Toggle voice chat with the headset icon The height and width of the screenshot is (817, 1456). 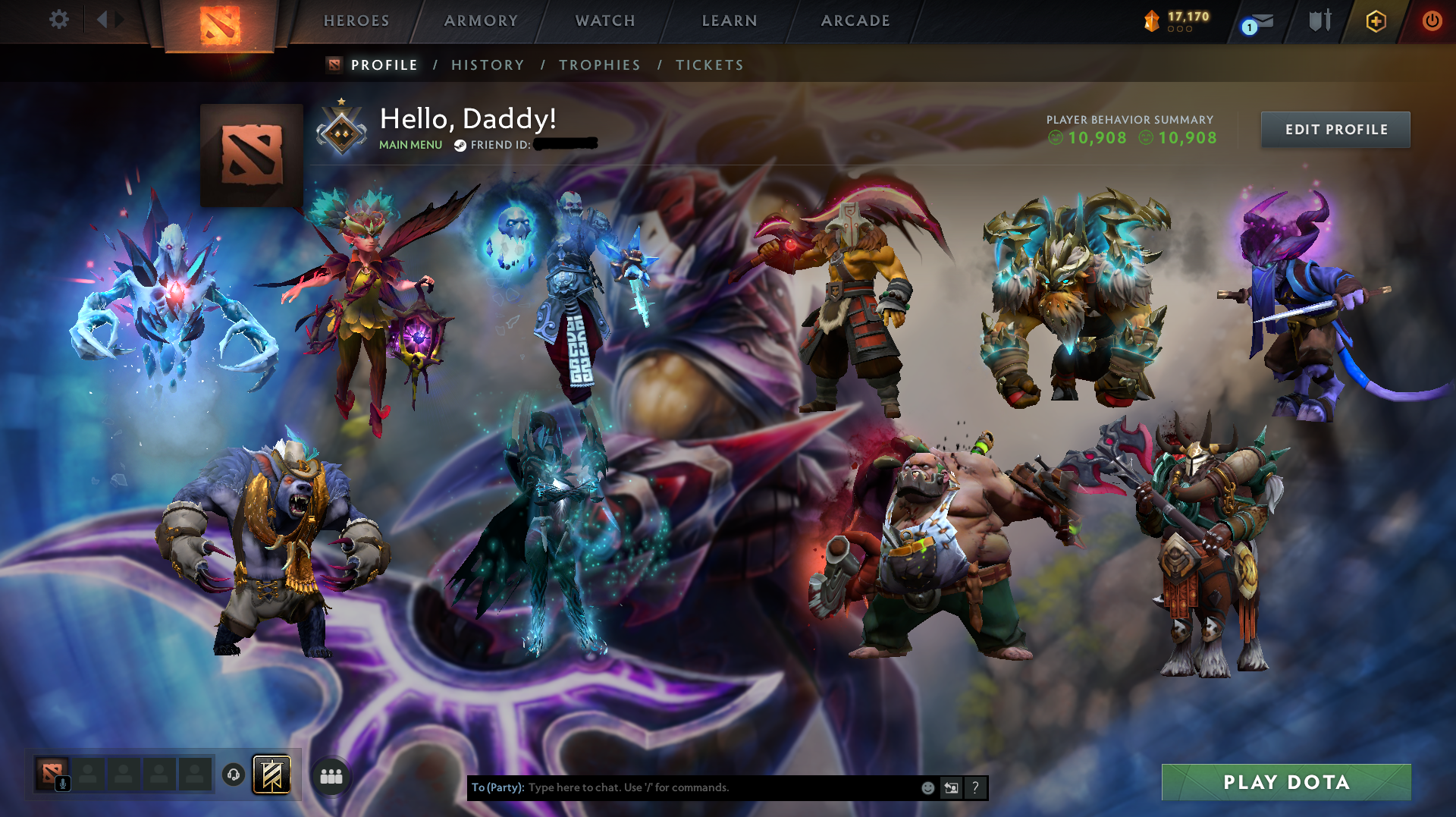point(234,775)
